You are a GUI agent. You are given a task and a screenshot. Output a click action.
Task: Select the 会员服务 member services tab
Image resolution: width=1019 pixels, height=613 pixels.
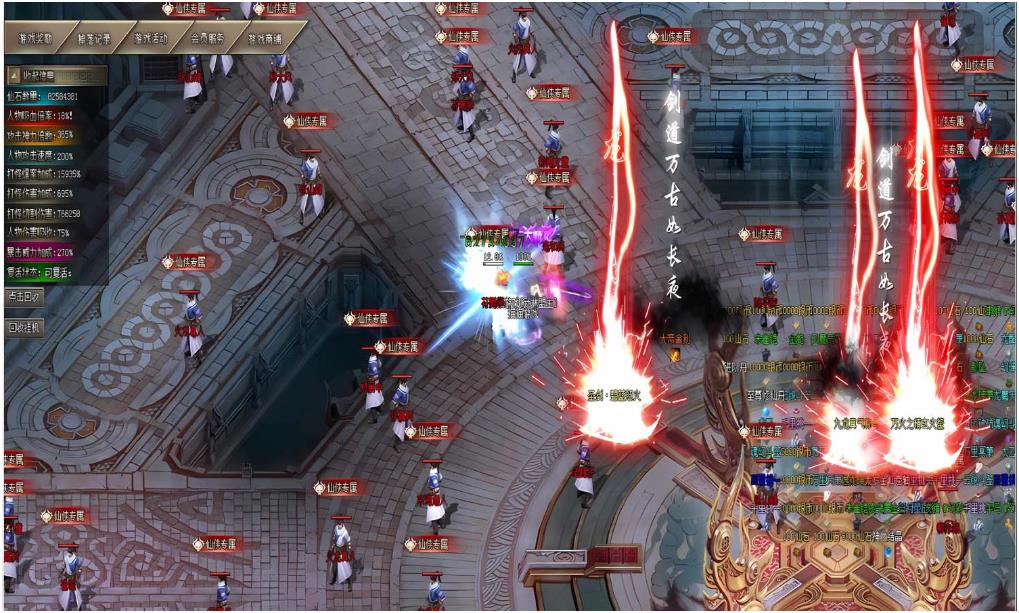pyautogui.click(x=208, y=39)
